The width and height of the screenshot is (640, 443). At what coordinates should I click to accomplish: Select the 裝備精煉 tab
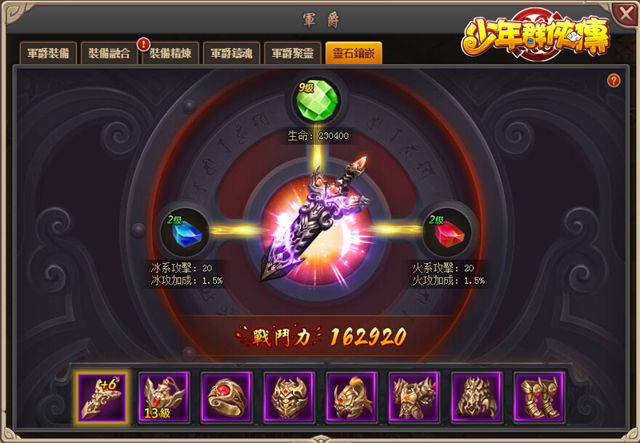(x=169, y=54)
